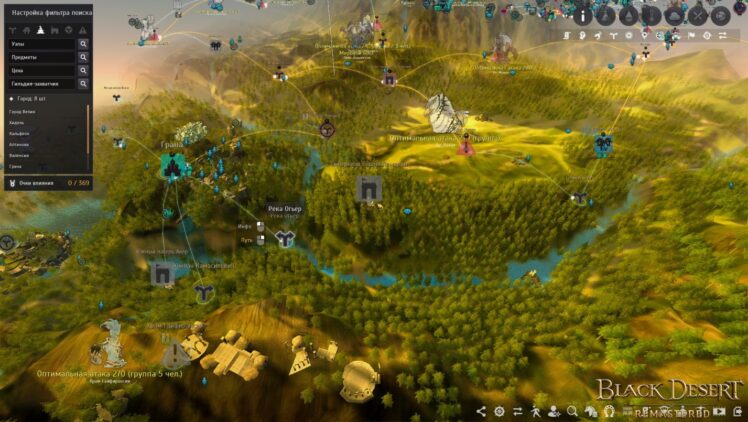Viewport: 748px width, 422px height.
Task: Pick Кальфеон in the city list
Action: 20,134
